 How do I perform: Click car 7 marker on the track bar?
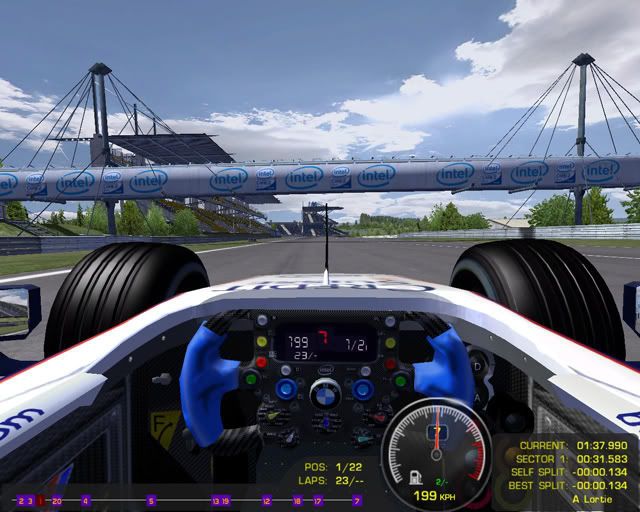357,500
